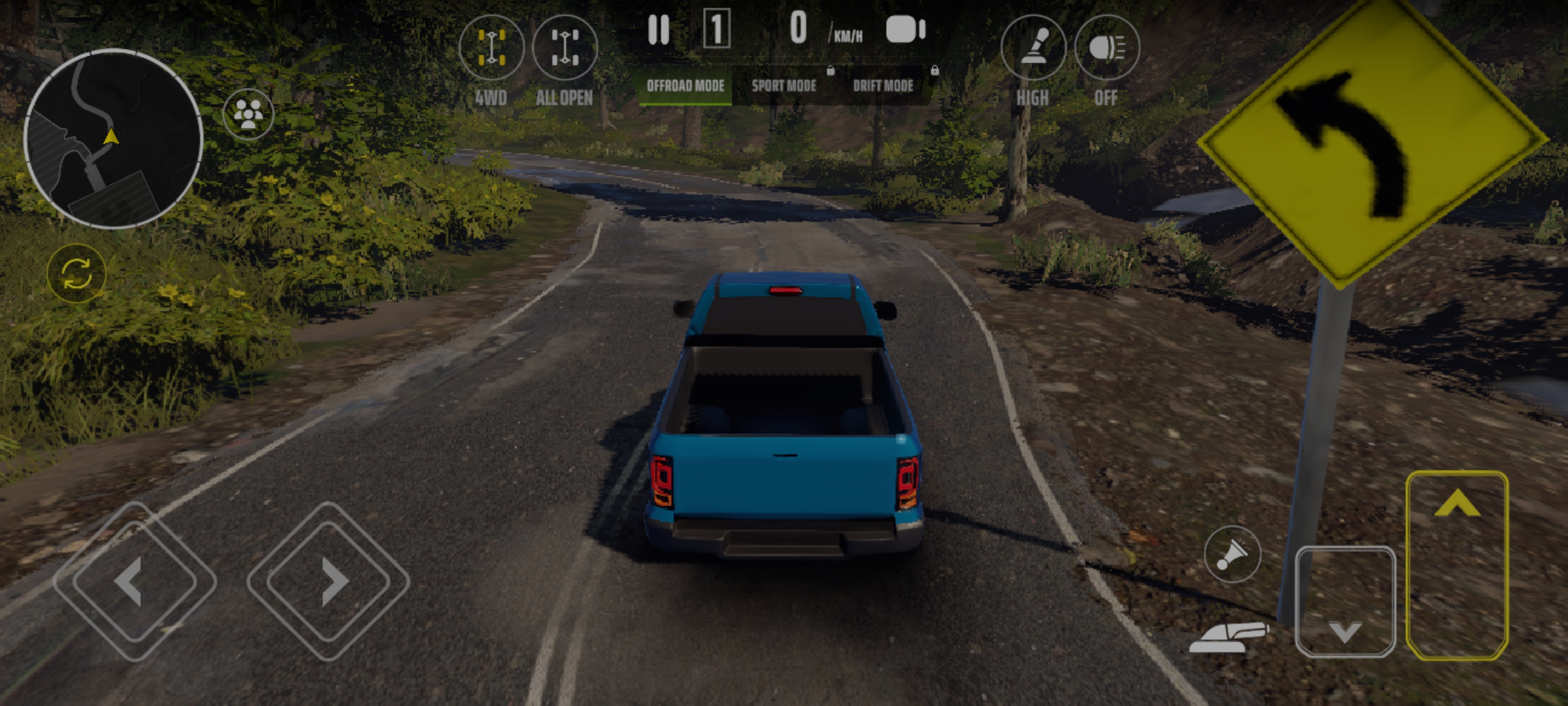Turn on the headlights
1568x706 pixels.
point(1106,48)
